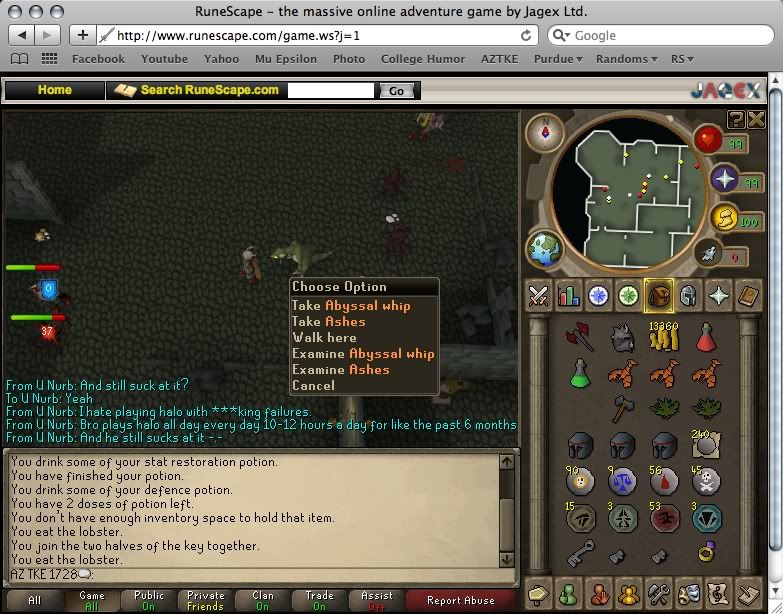Screen dimensions: 783x614
Task: Open the Facebook bookmark in the browser
Action: [x=98, y=59]
